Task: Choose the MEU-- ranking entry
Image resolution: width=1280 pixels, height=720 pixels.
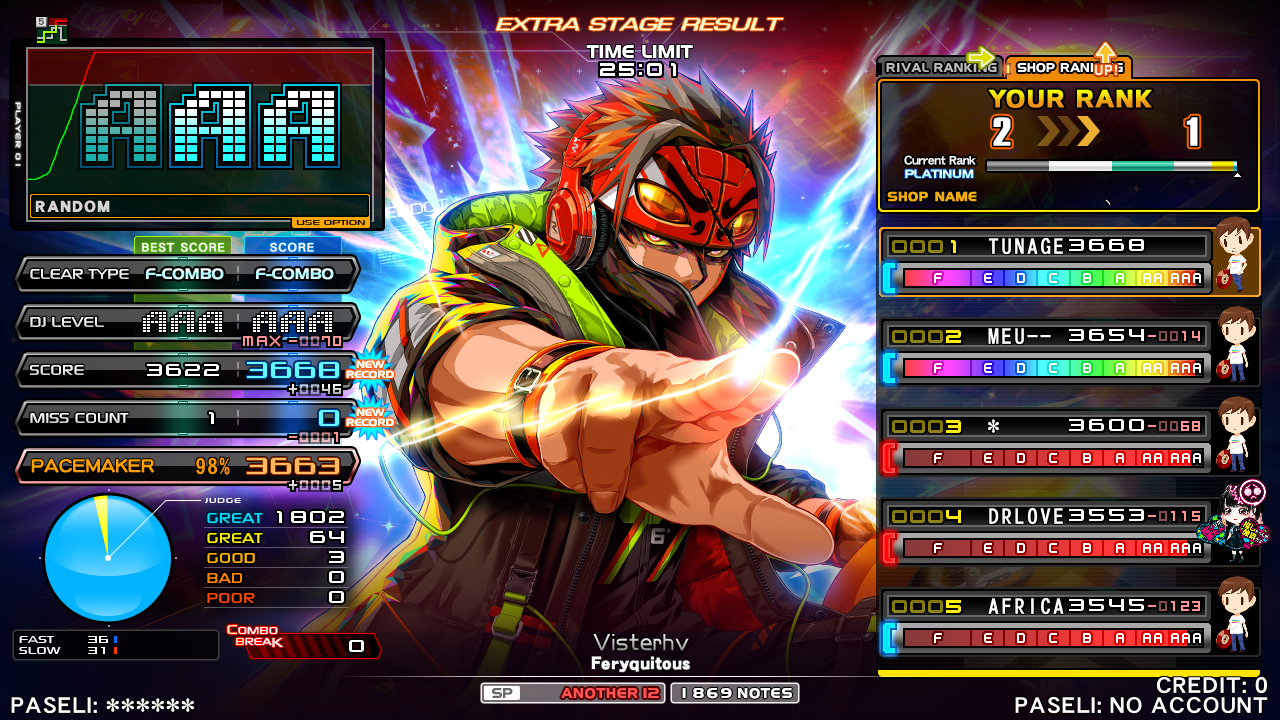Action: [x=1046, y=352]
